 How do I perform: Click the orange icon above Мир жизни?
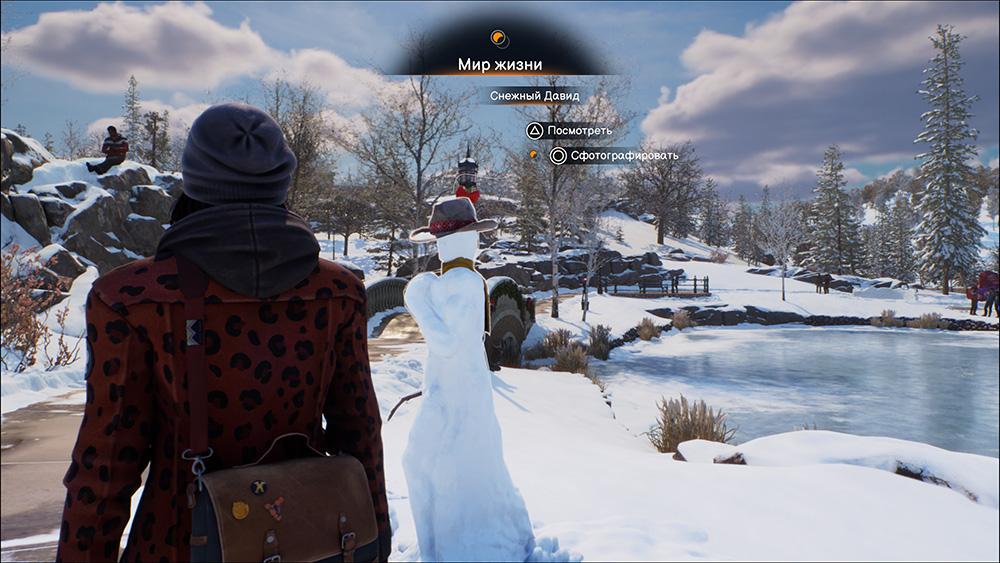pos(499,39)
